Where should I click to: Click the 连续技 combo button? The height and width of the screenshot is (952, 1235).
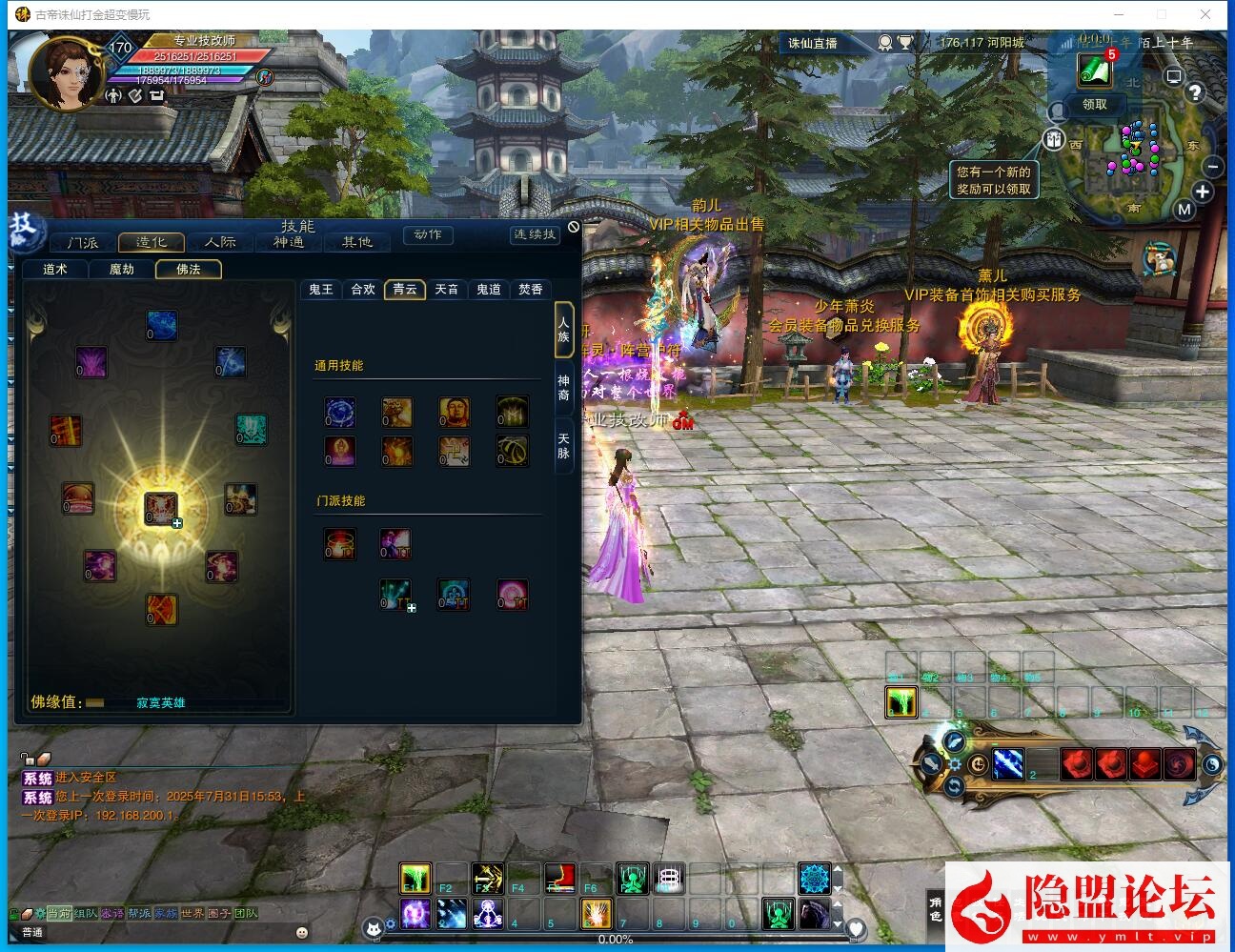pyautogui.click(x=534, y=234)
